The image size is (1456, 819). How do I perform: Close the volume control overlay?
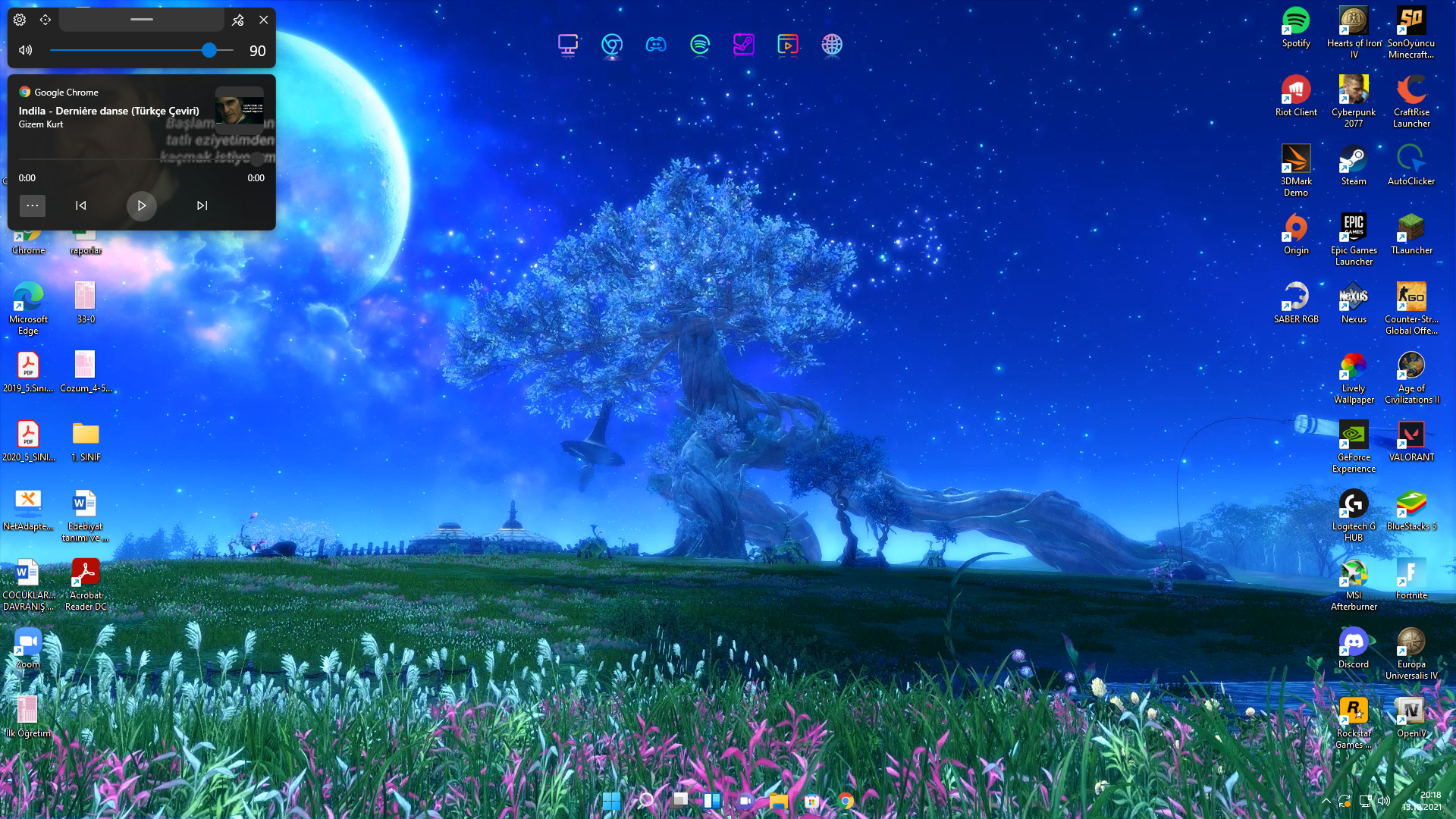(x=263, y=20)
